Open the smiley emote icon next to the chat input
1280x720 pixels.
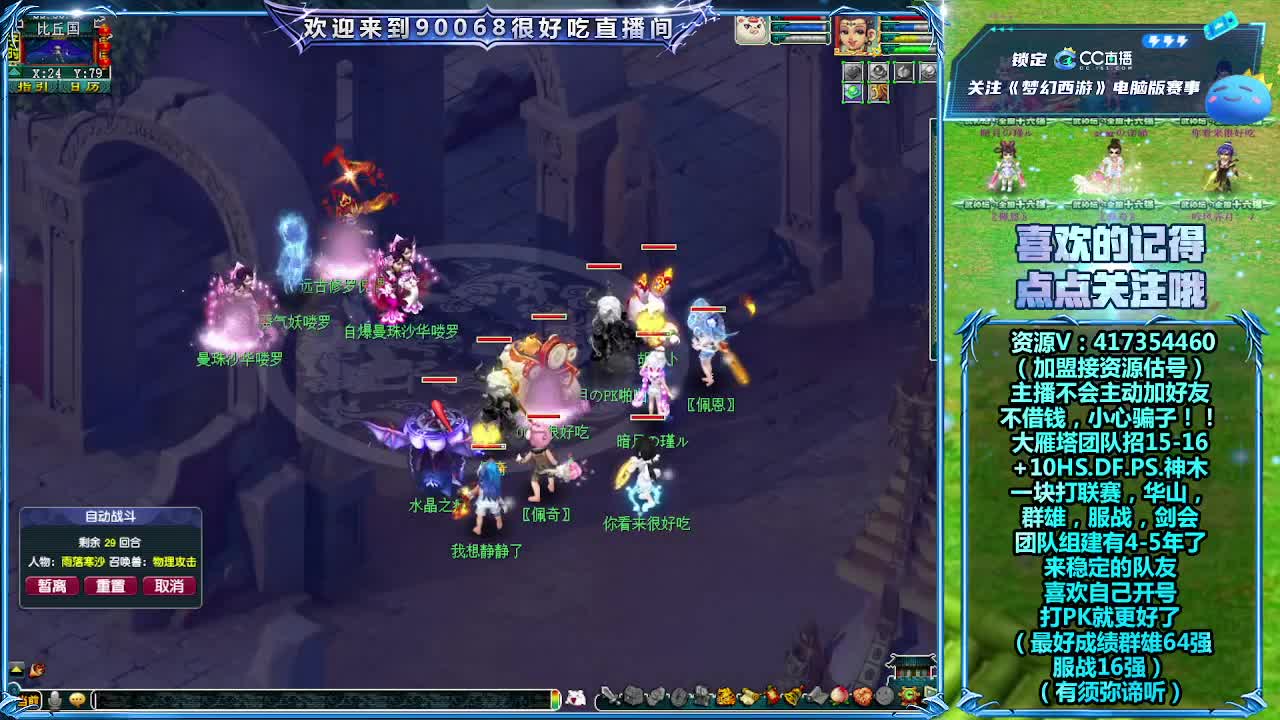pos(76,699)
